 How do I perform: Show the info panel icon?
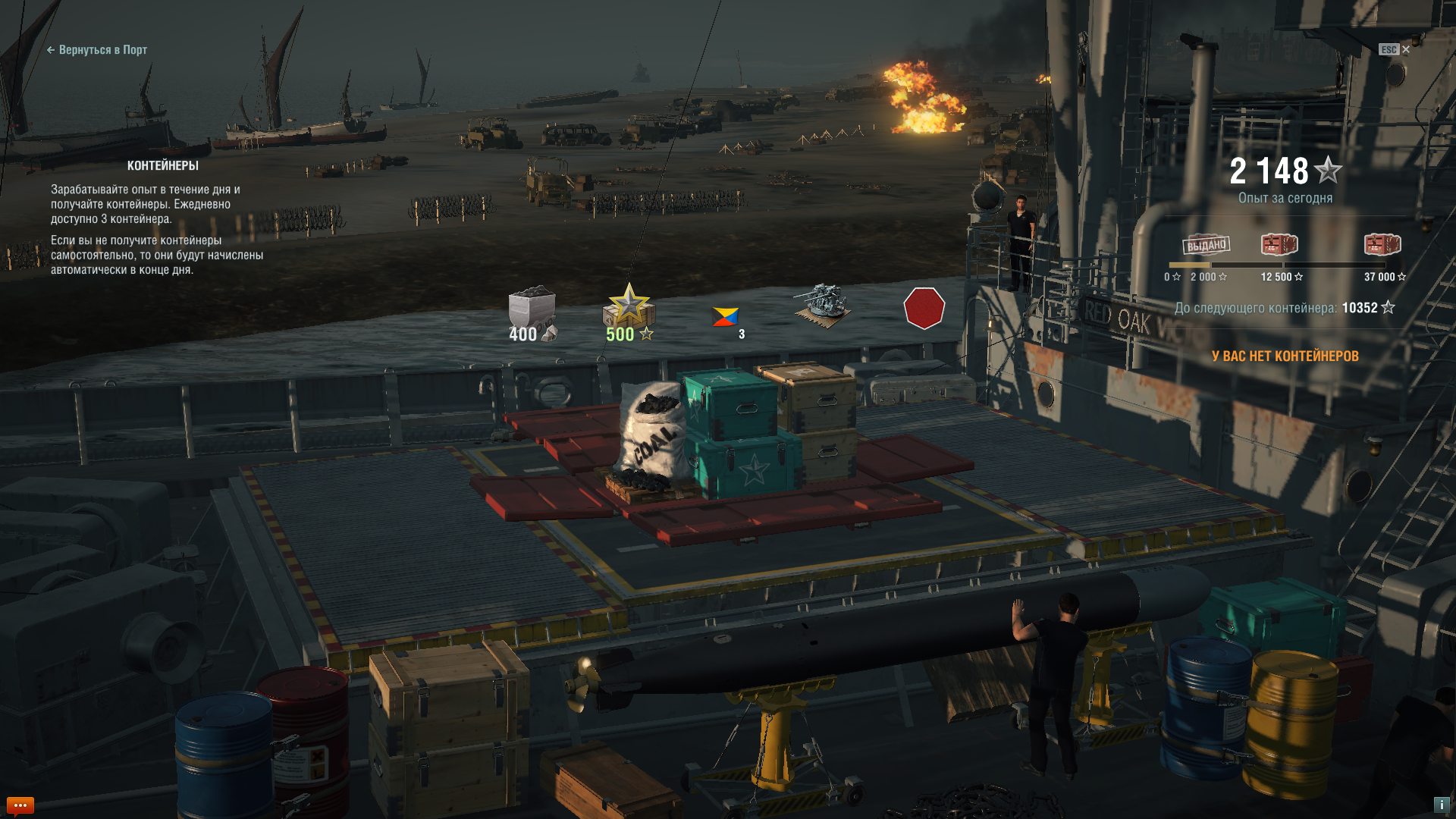[1441, 805]
